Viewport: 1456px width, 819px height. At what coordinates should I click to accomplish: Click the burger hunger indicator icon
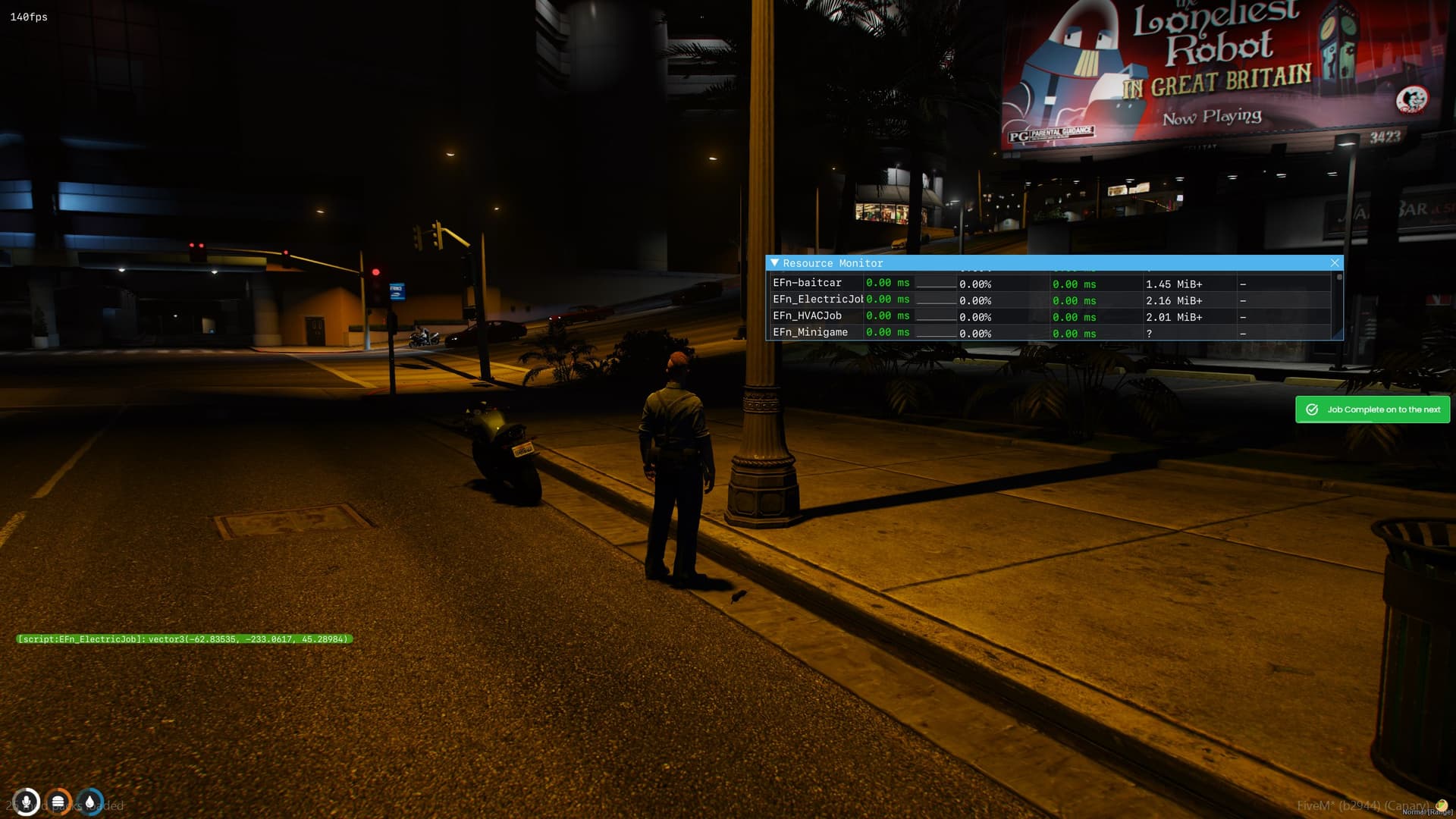click(x=57, y=801)
